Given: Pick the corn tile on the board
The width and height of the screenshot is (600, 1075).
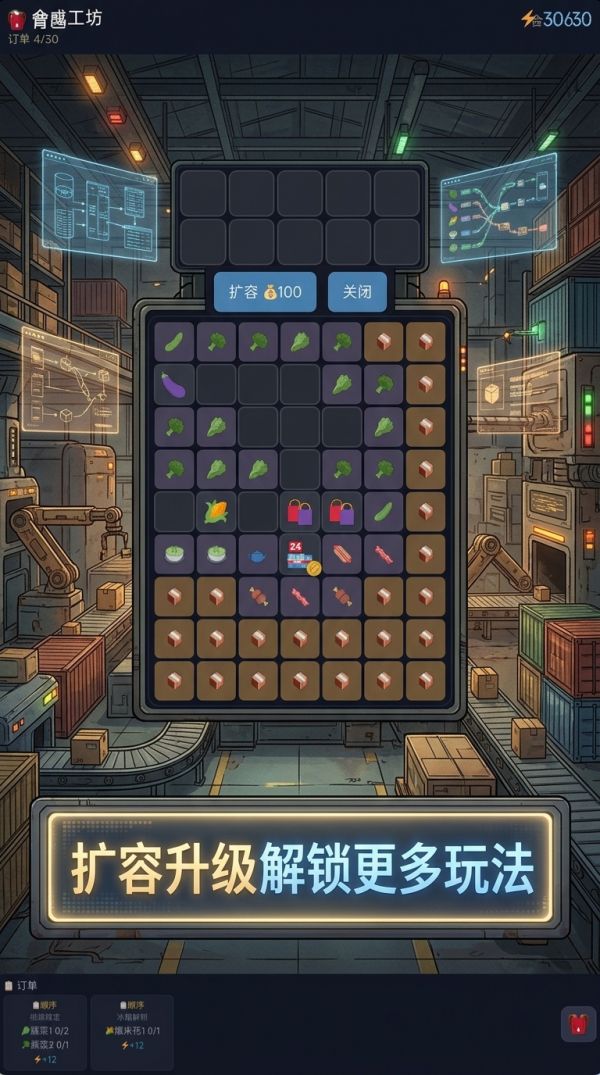Looking at the screenshot, I should pyautogui.click(x=216, y=511).
